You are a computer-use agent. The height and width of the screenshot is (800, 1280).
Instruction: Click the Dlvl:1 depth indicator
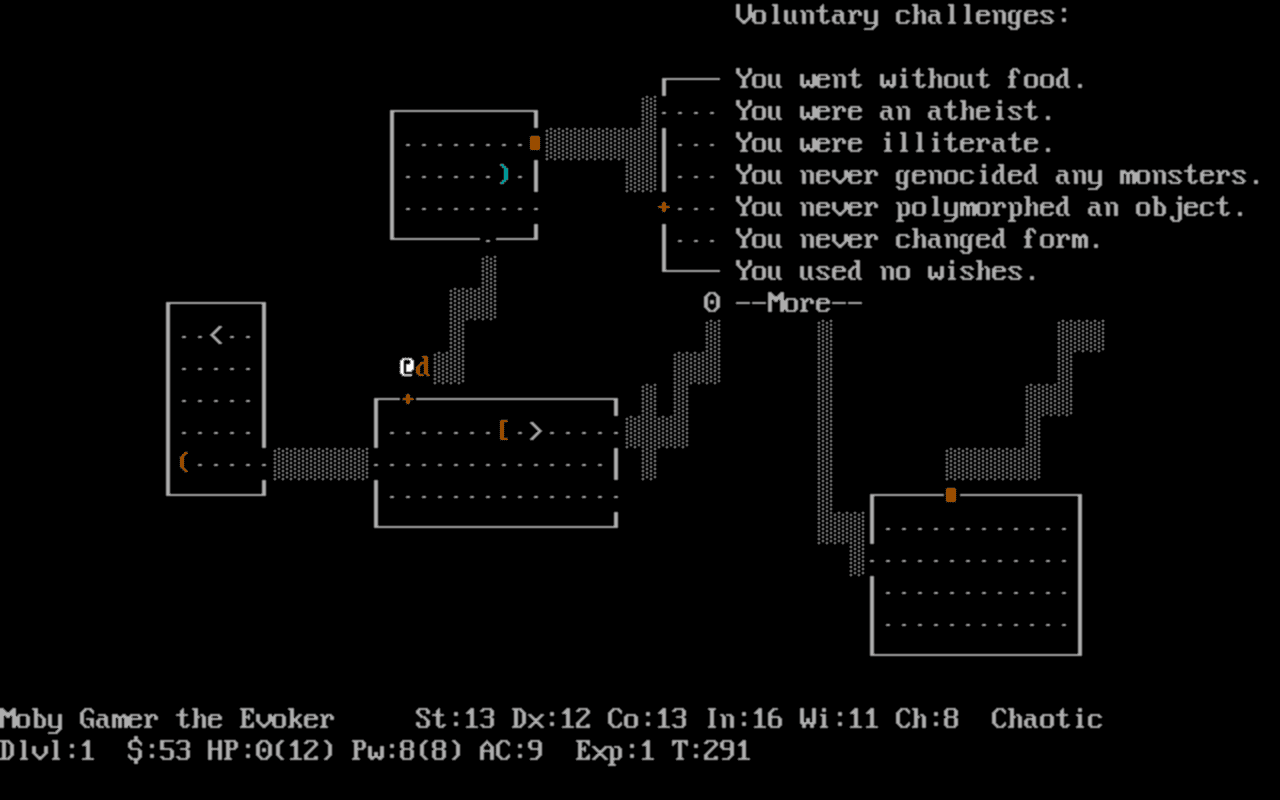pos(43,751)
